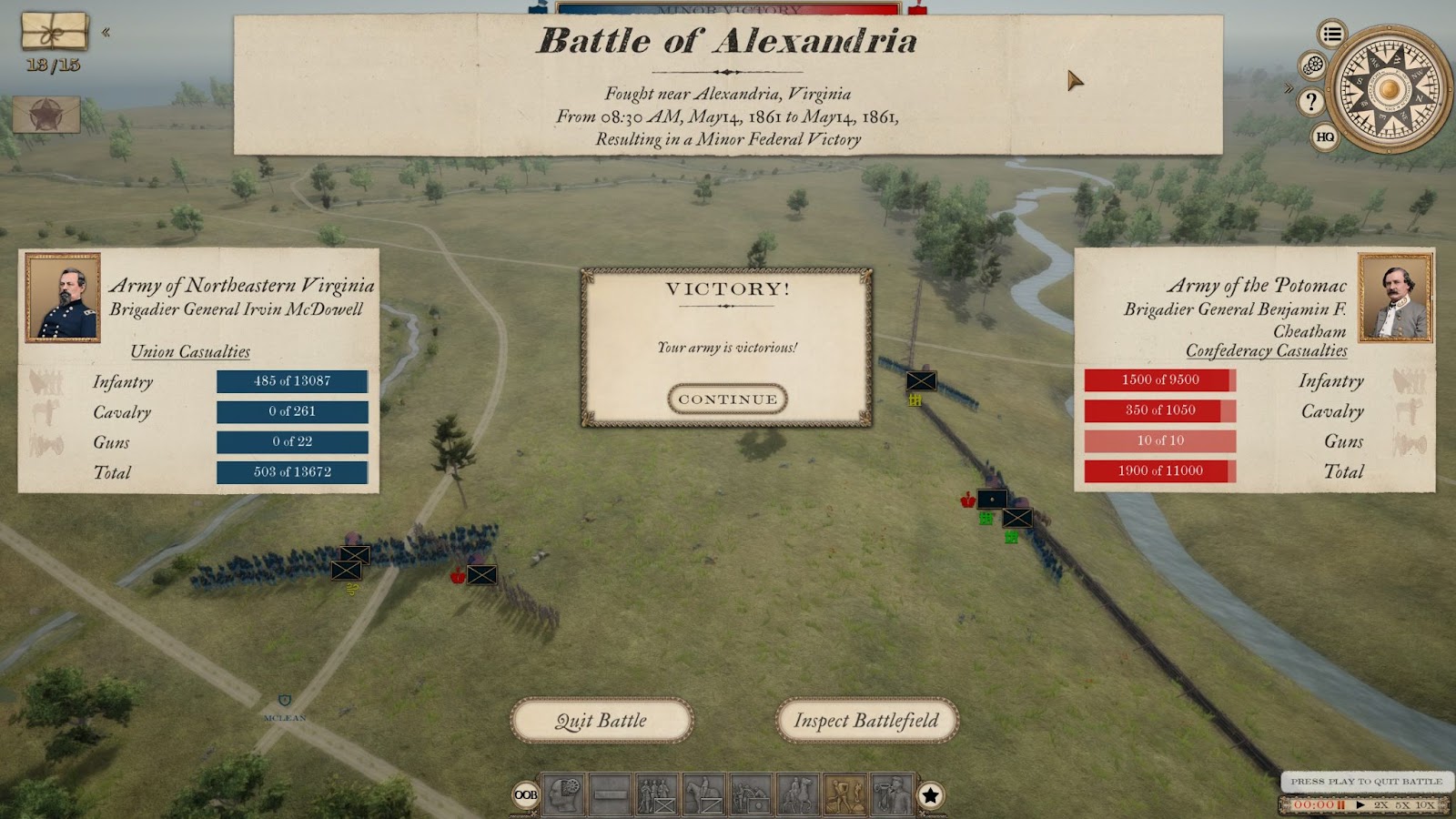Set game speed to 2X

1381,804
